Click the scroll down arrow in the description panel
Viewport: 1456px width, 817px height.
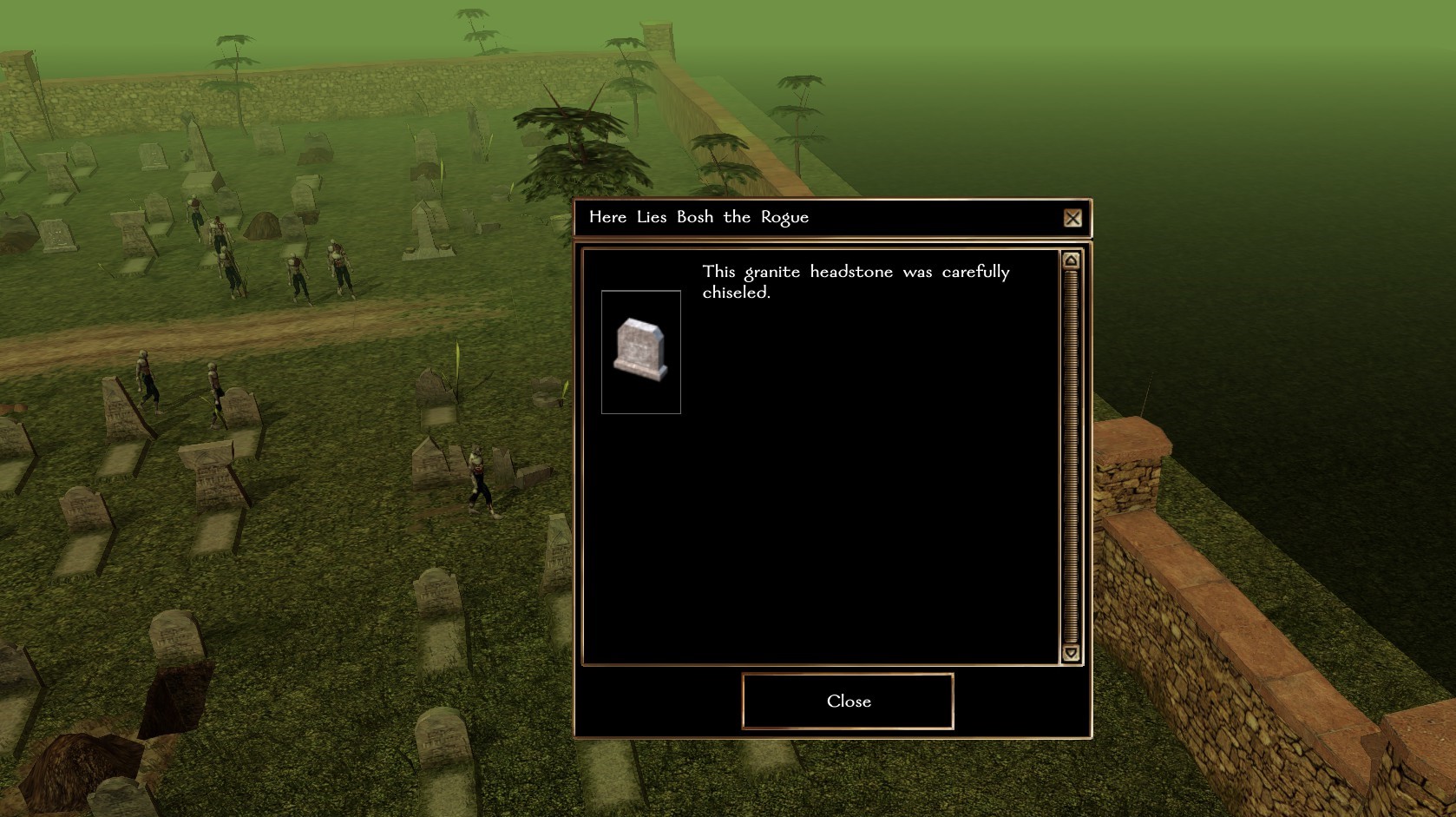(1071, 653)
